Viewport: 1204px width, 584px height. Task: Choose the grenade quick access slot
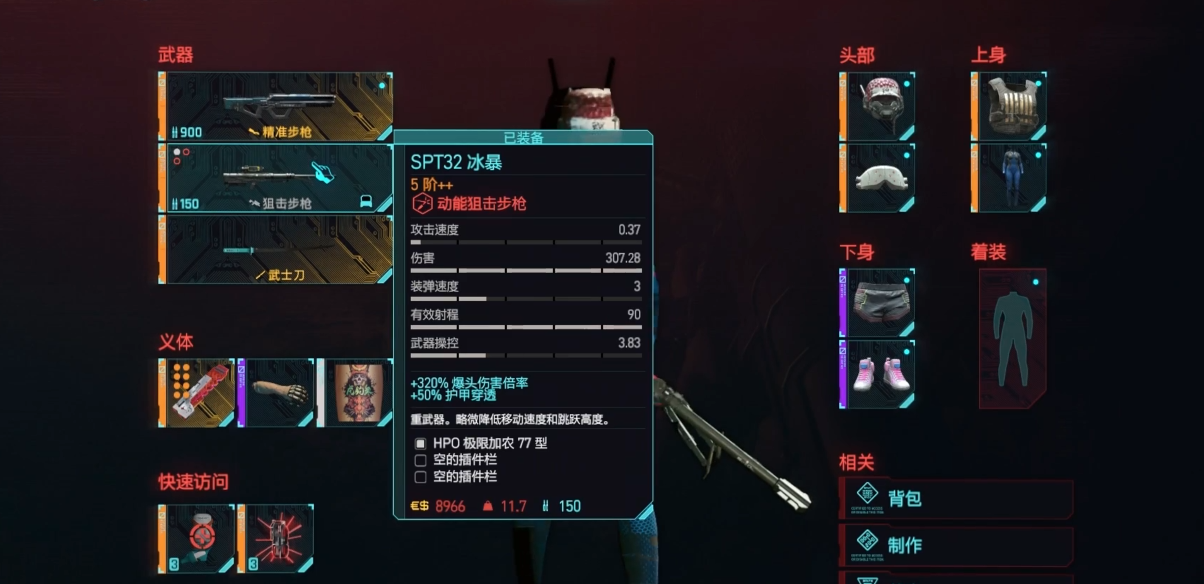[277, 538]
